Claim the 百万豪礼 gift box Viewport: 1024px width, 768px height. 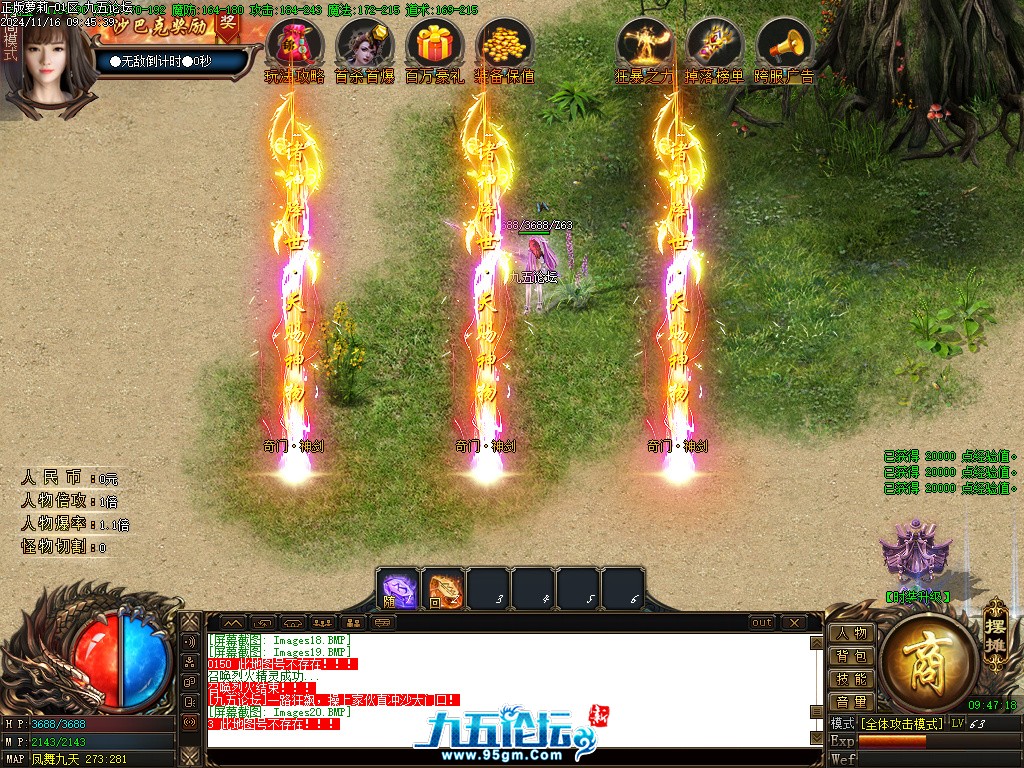[x=435, y=45]
